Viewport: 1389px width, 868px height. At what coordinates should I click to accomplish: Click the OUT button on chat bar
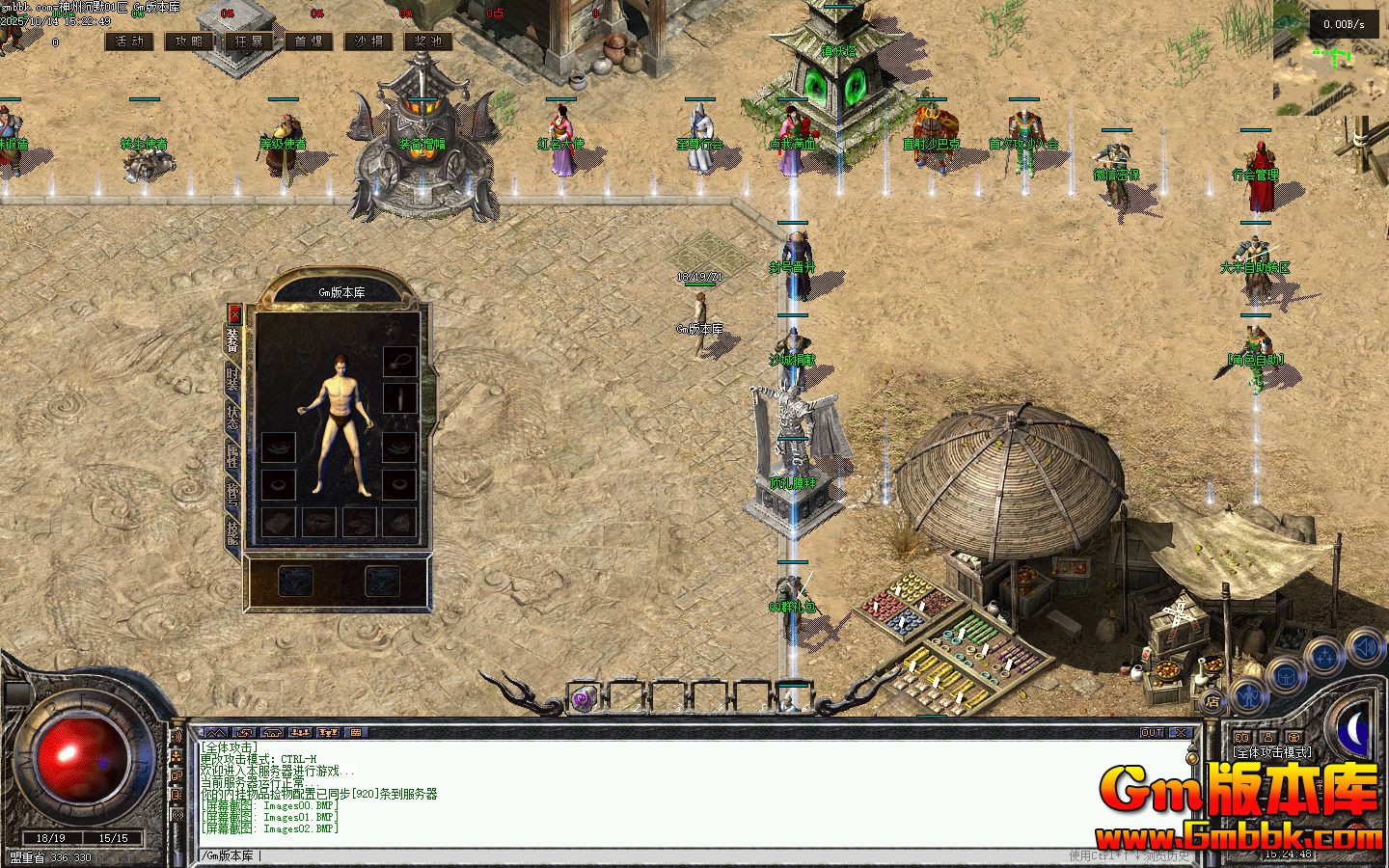coord(1152,733)
